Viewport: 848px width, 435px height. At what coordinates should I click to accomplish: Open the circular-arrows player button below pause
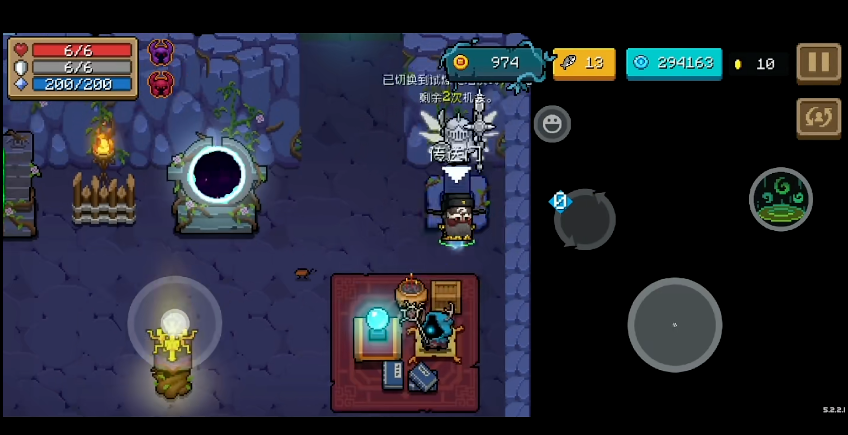[818, 117]
